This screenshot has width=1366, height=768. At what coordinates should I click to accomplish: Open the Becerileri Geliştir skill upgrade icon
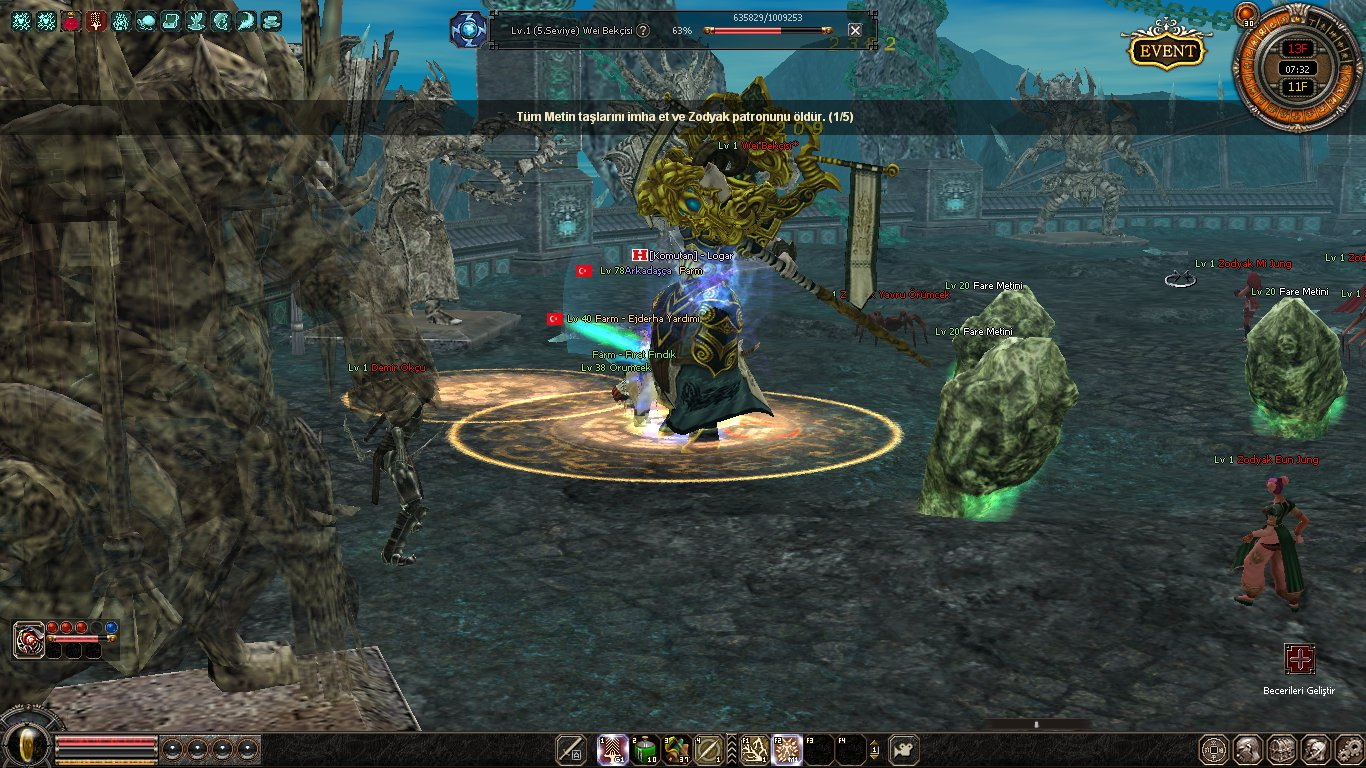(x=1299, y=658)
